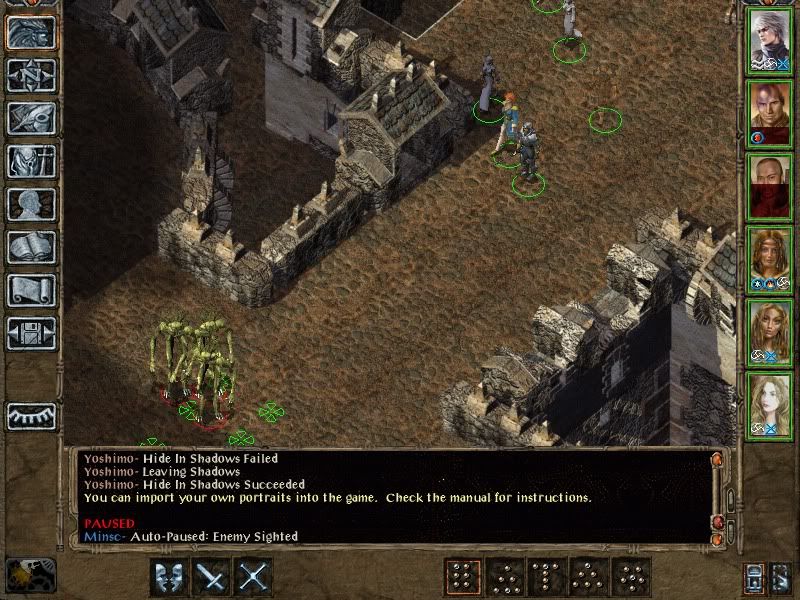Open the options floppy disk menu
Screen dimensions: 800x600
(30, 333)
